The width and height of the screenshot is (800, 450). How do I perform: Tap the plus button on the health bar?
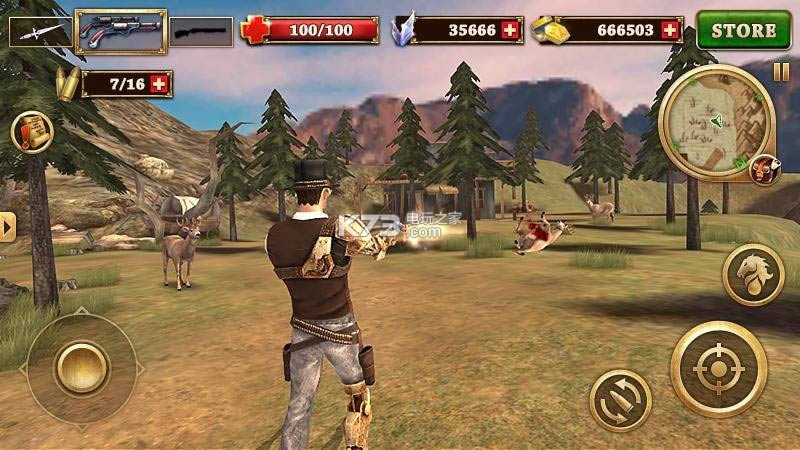[x=366, y=31]
